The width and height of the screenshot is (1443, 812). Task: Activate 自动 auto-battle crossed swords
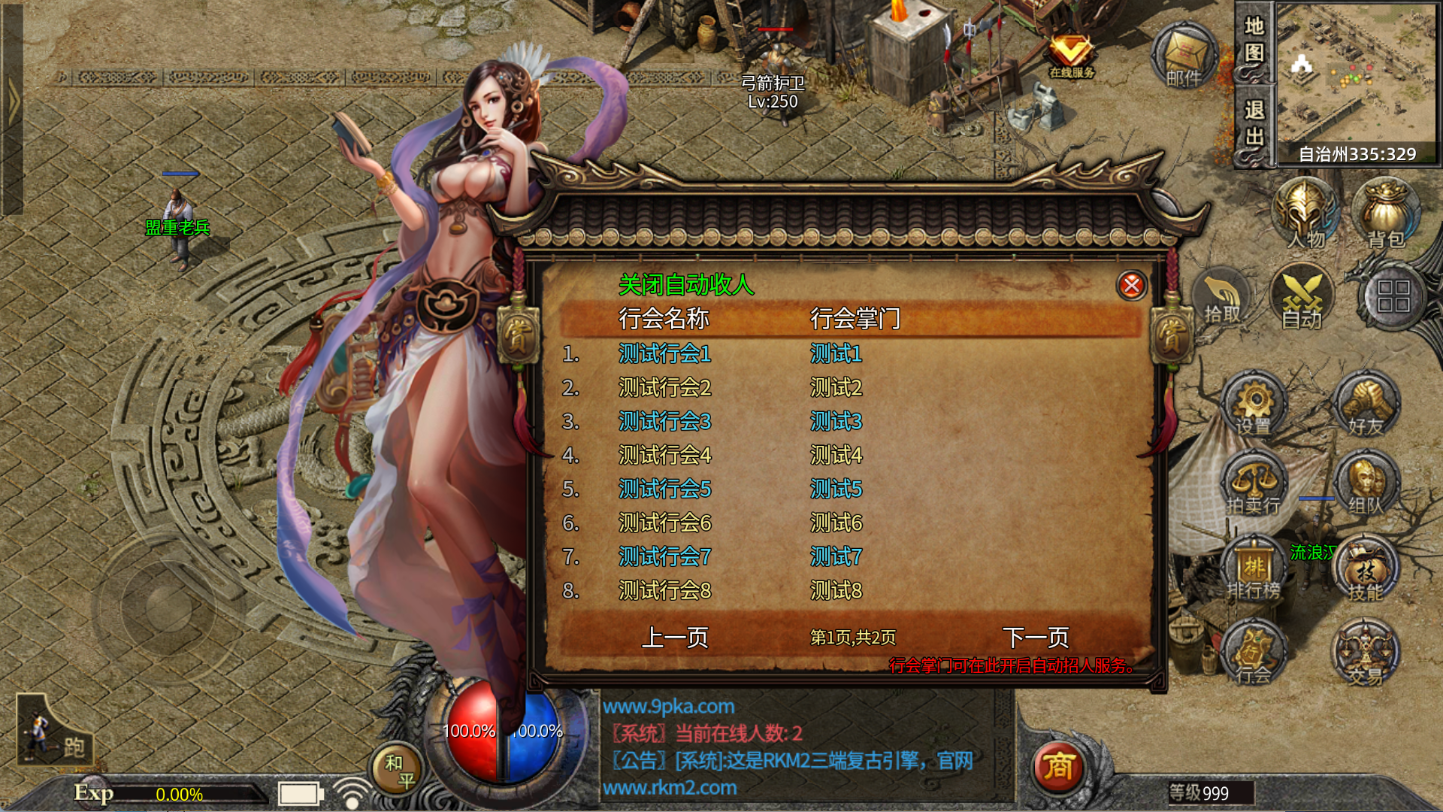(x=1302, y=298)
